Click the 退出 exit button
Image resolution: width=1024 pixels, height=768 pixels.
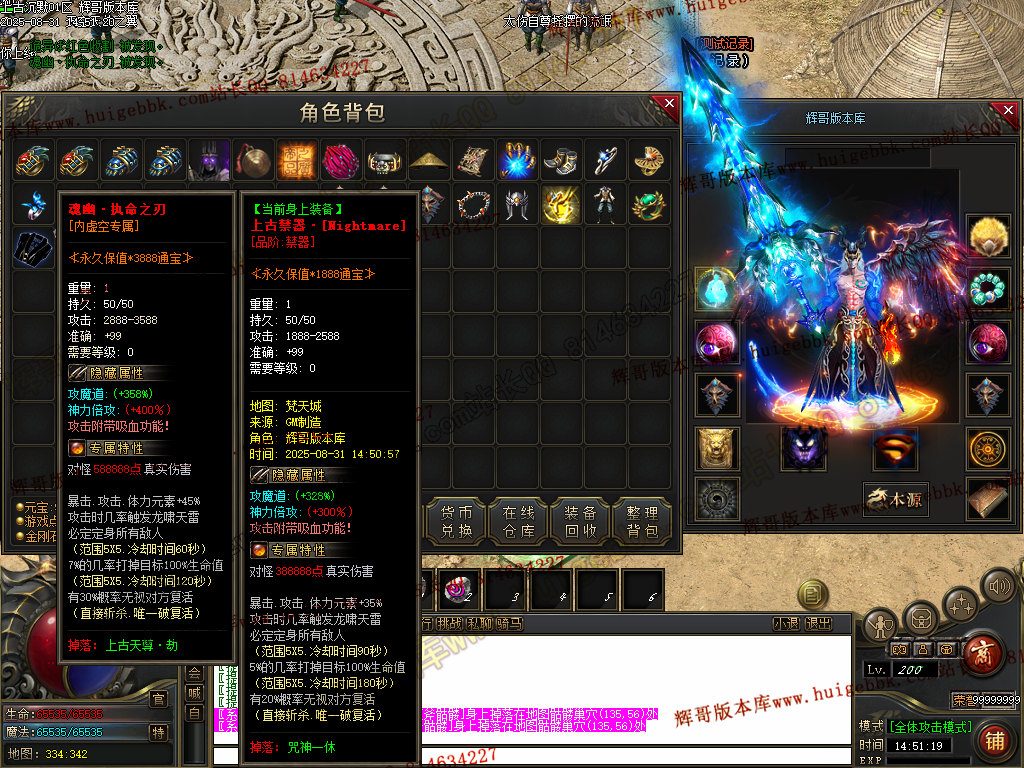(x=819, y=623)
